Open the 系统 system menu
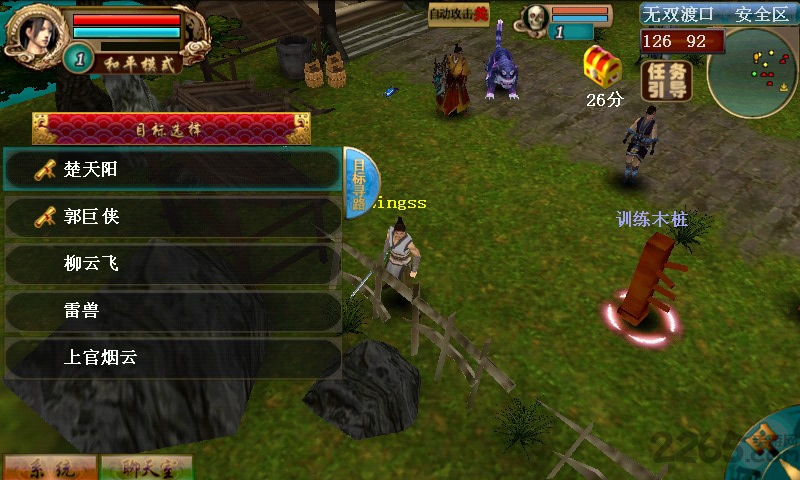This screenshot has width=800, height=480. (x=50, y=467)
